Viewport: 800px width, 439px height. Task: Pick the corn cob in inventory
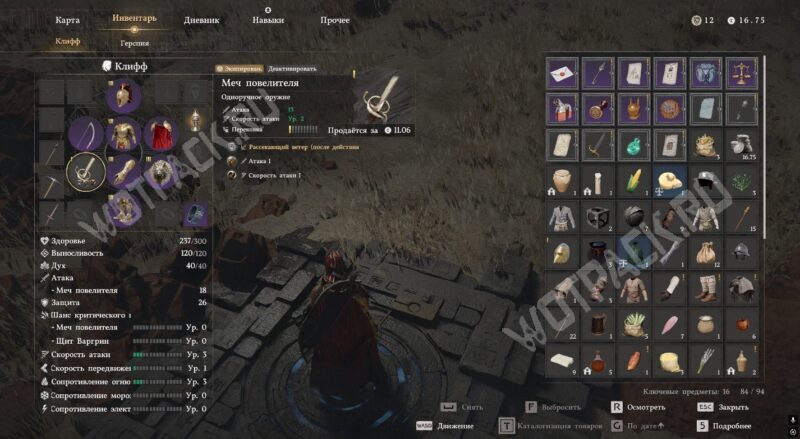633,182
